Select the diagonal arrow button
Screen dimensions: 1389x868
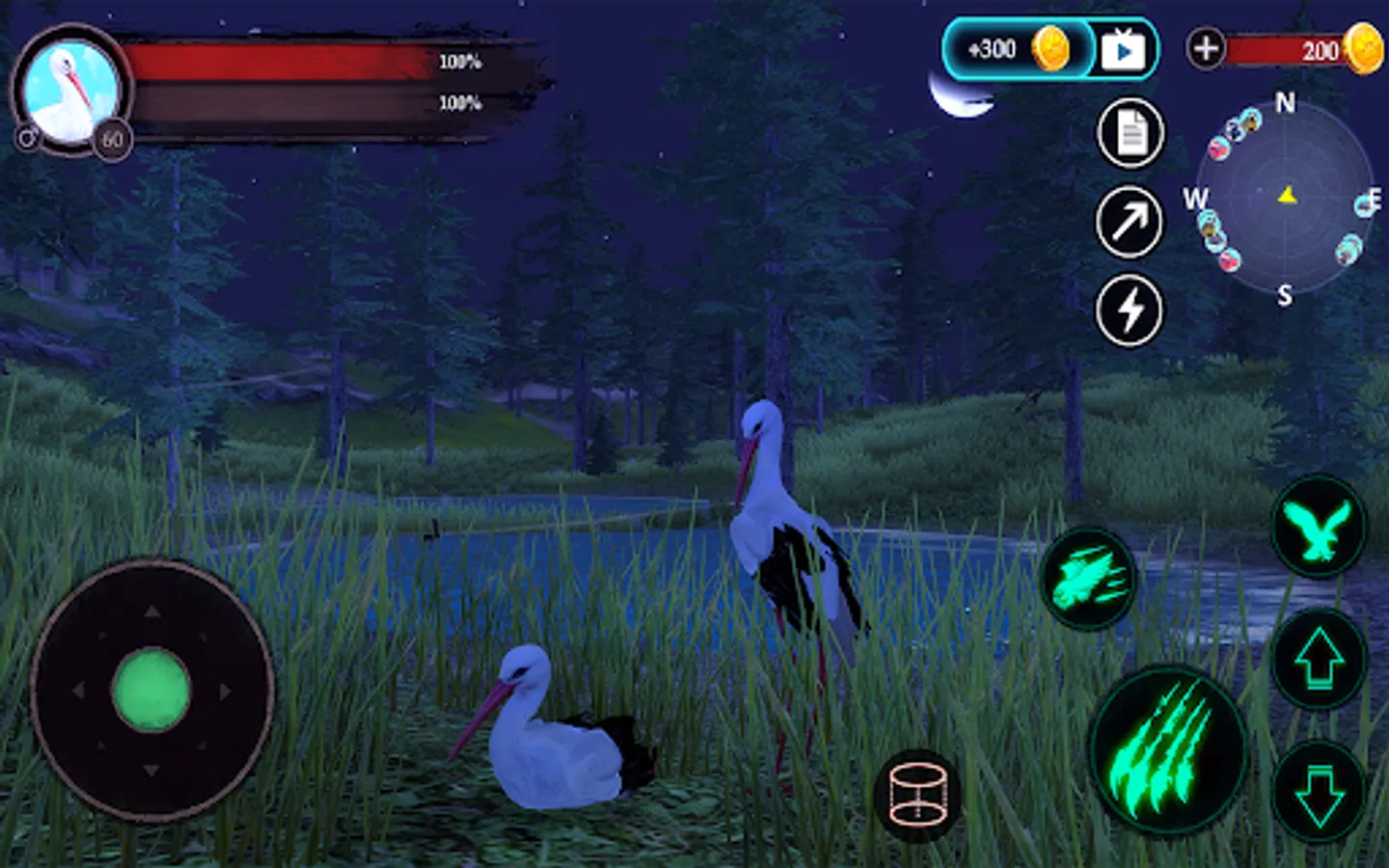point(1130,222)
